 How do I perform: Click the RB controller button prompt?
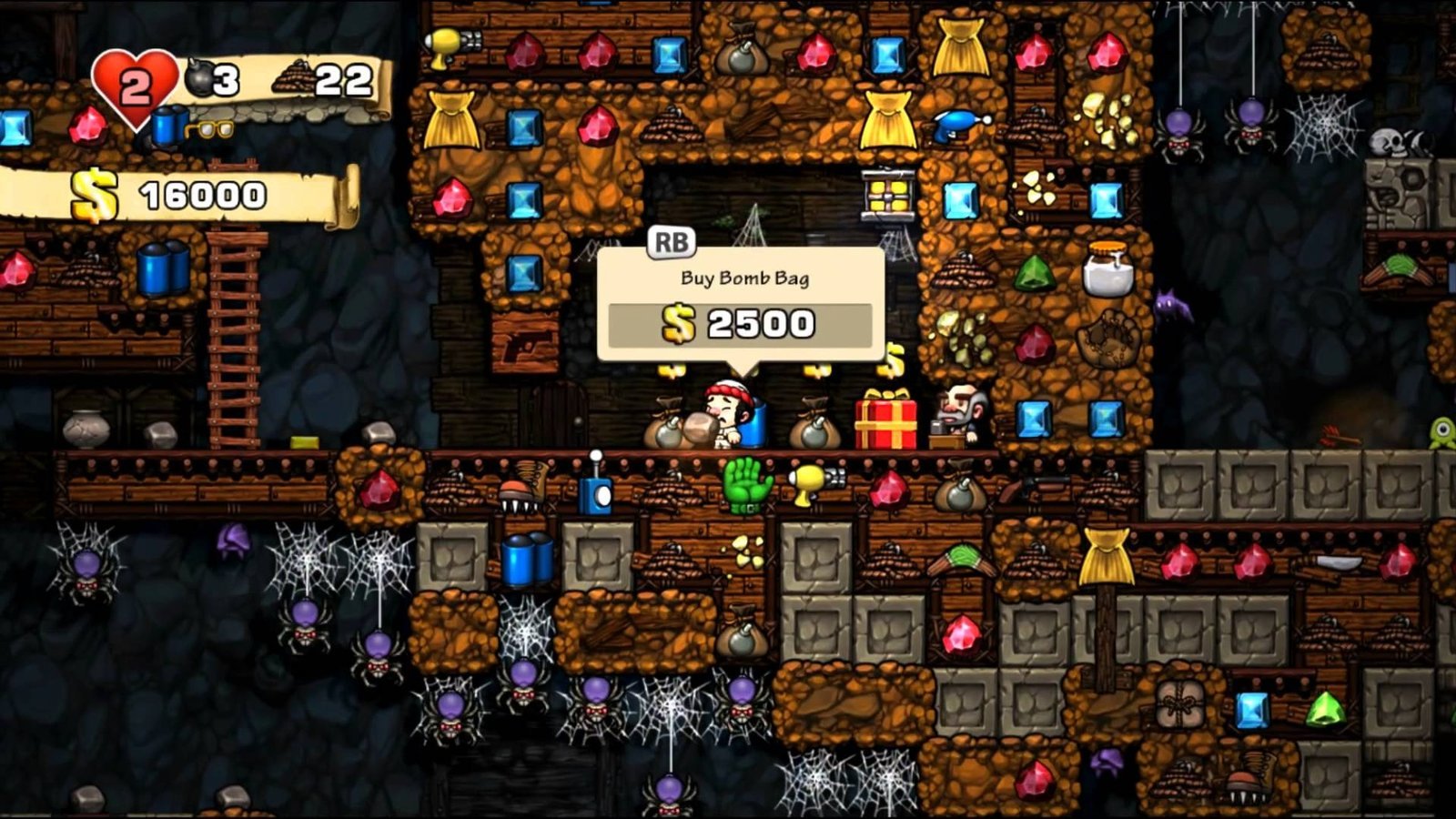point(671,241)
